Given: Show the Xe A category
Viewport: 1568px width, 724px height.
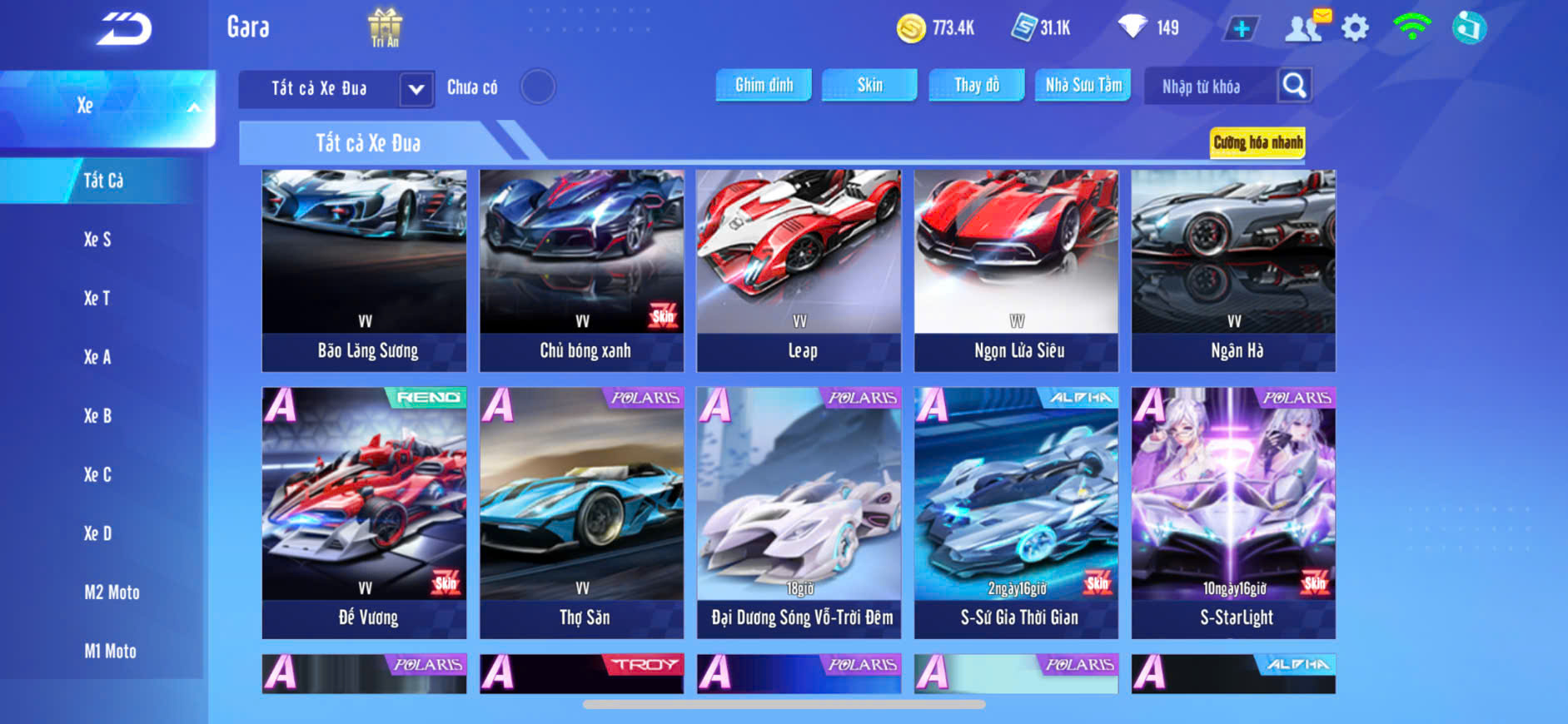Looking at the screenshot, I should coord(97,357).
